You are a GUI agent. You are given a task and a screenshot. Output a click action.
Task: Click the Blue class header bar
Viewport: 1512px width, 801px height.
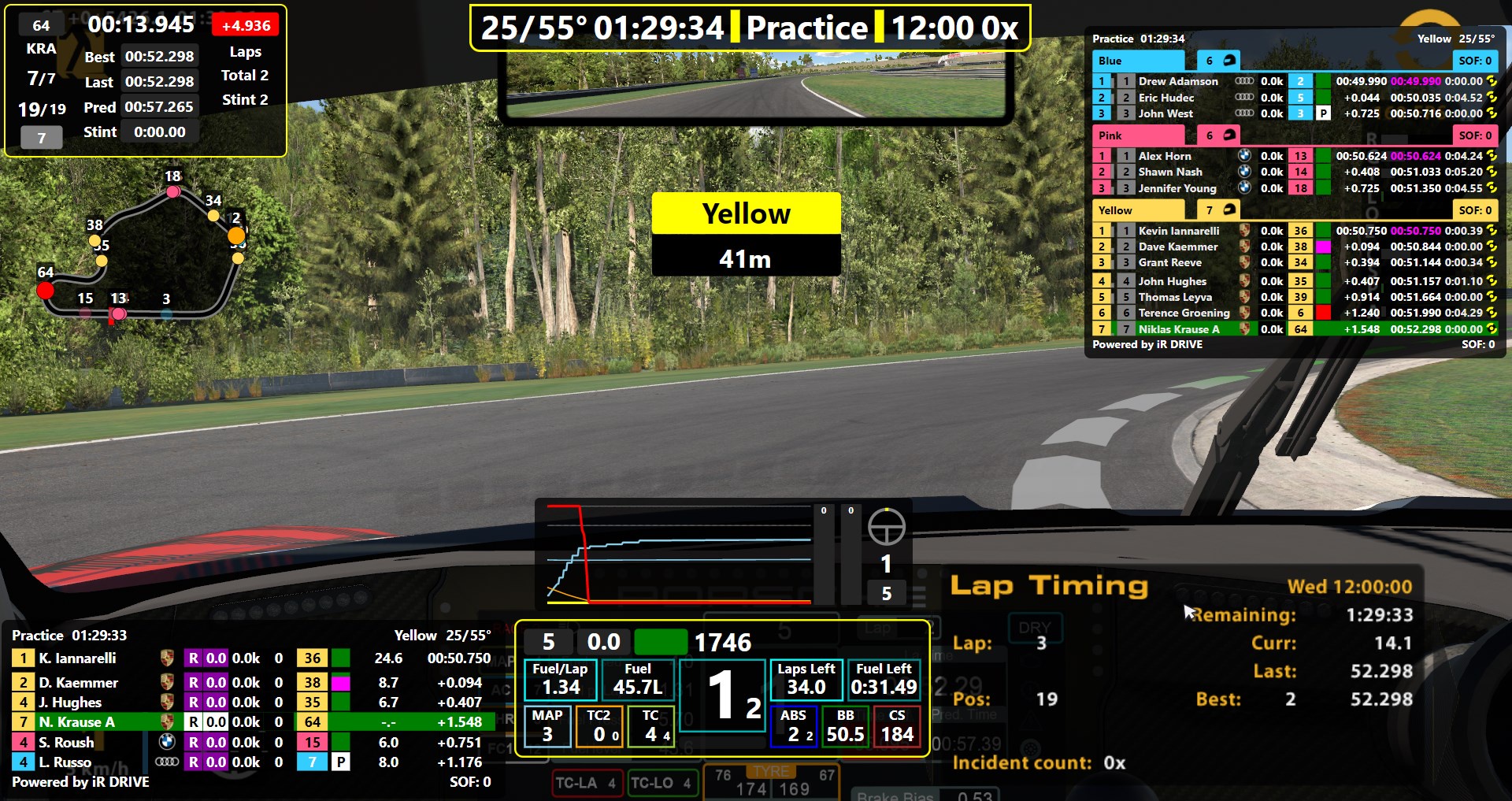coord(1140,61)
